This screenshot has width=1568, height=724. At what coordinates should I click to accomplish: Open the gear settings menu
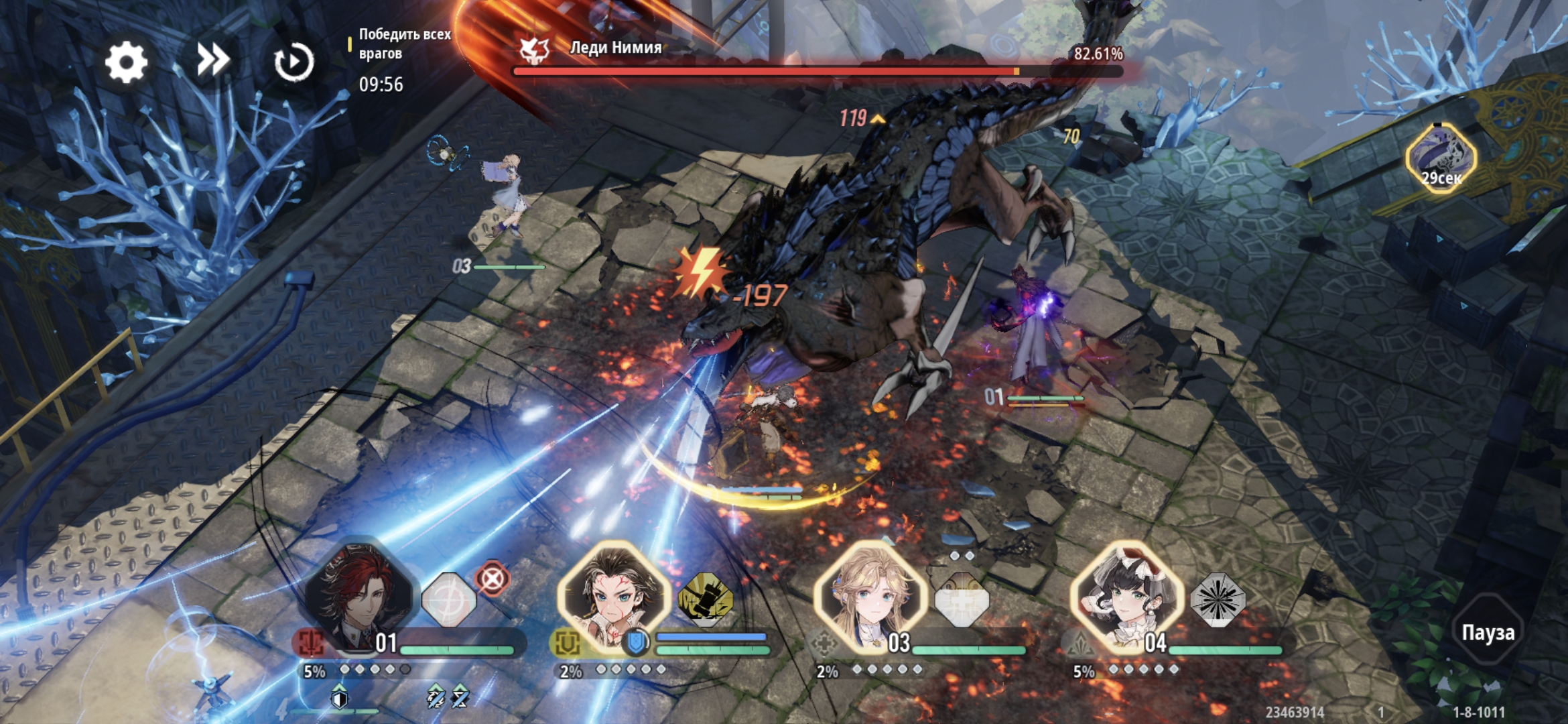(126, 62)
